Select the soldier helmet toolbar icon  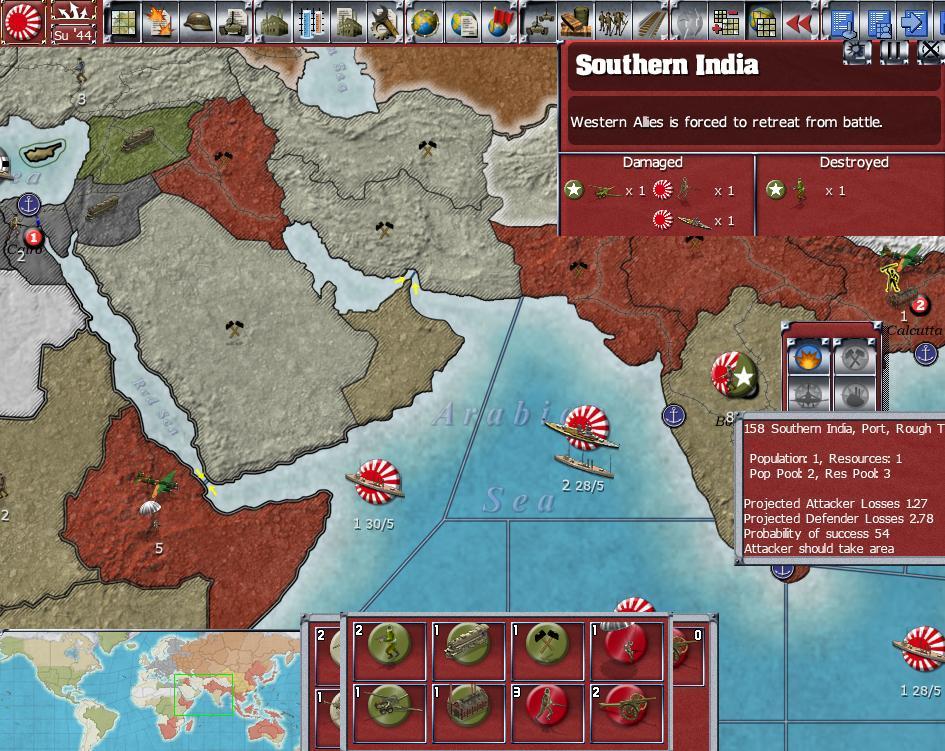pyautogui.click(x=194, y=21)
